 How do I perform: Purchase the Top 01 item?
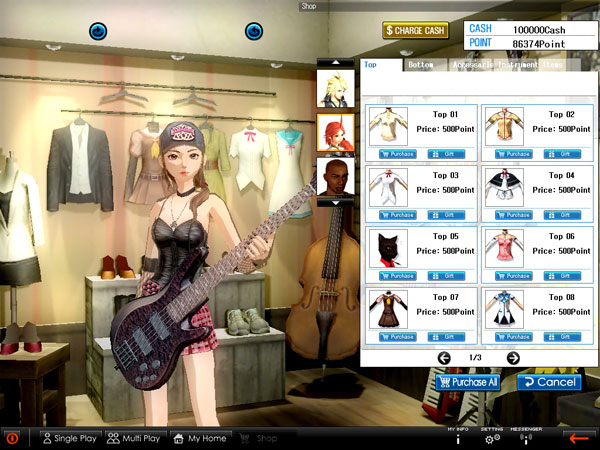[x=398, y=154]
